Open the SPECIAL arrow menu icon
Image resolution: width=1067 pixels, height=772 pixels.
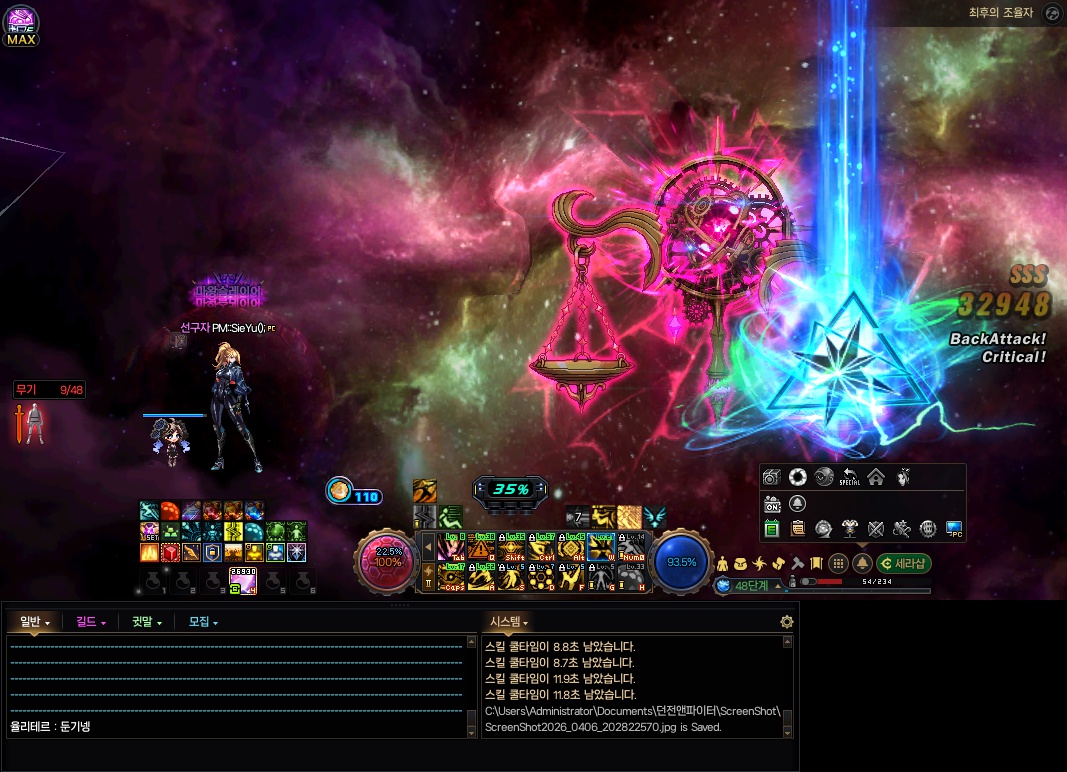click(849, 477)
